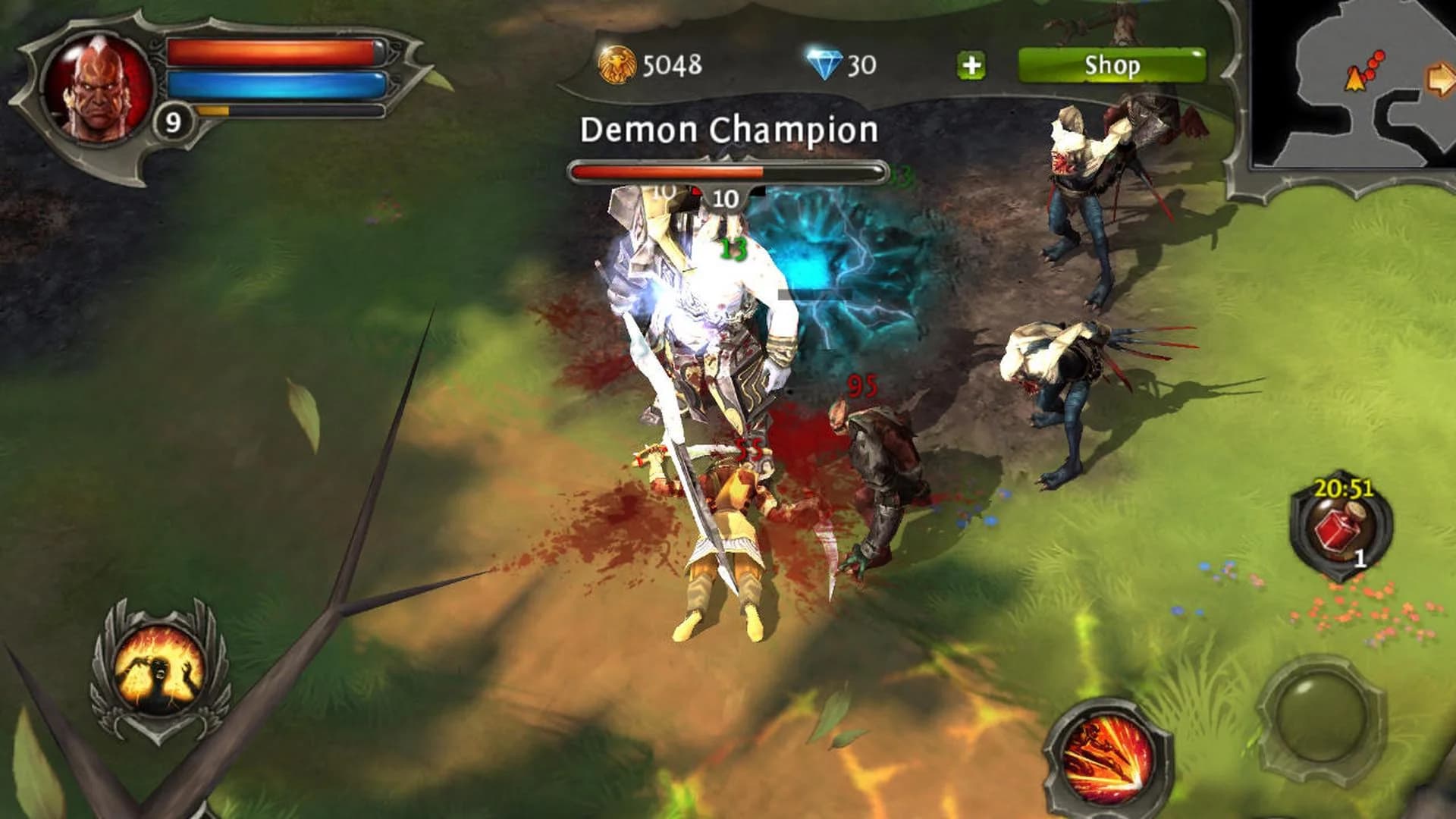Tap the Demon Champion name label
Screen dimensions: 1456x819
(728, 129)
